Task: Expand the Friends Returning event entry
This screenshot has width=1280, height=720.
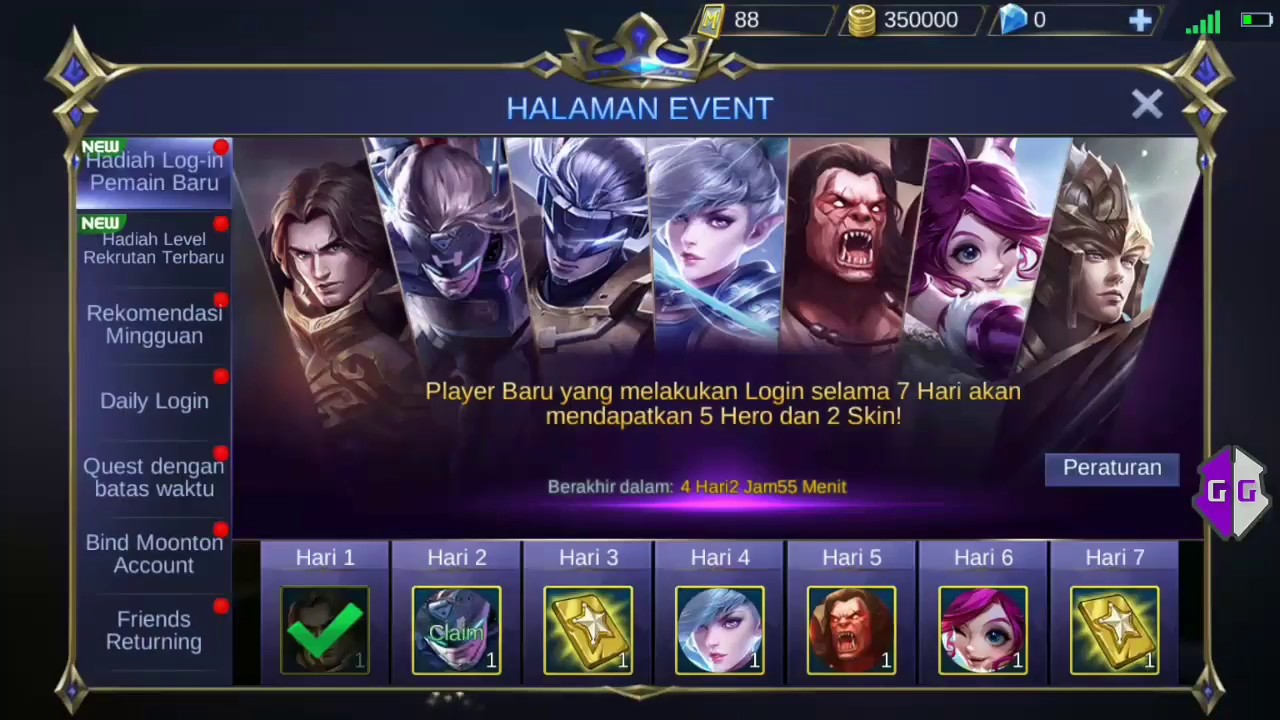Action: 154,630
